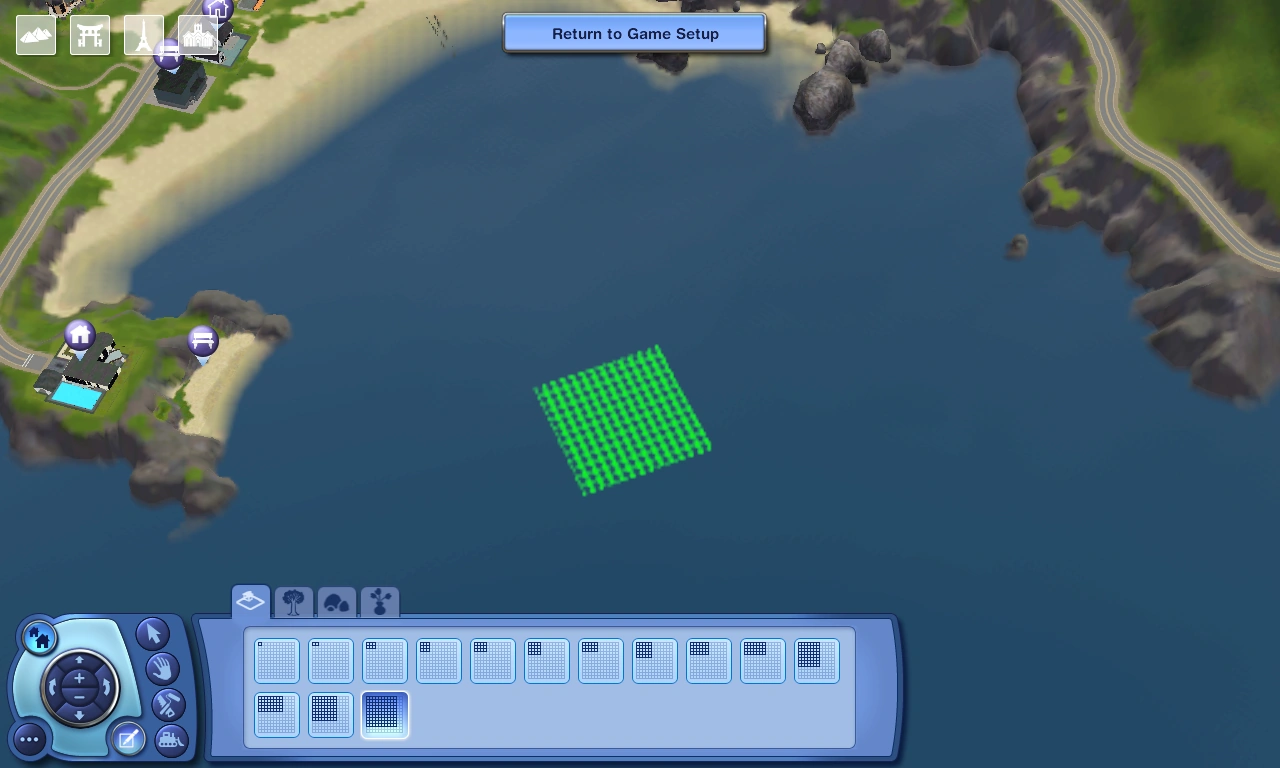Screen dimensions: 1280x768
Task: Travel to the Egypt pyramids destination
Action: pos(35,35)
